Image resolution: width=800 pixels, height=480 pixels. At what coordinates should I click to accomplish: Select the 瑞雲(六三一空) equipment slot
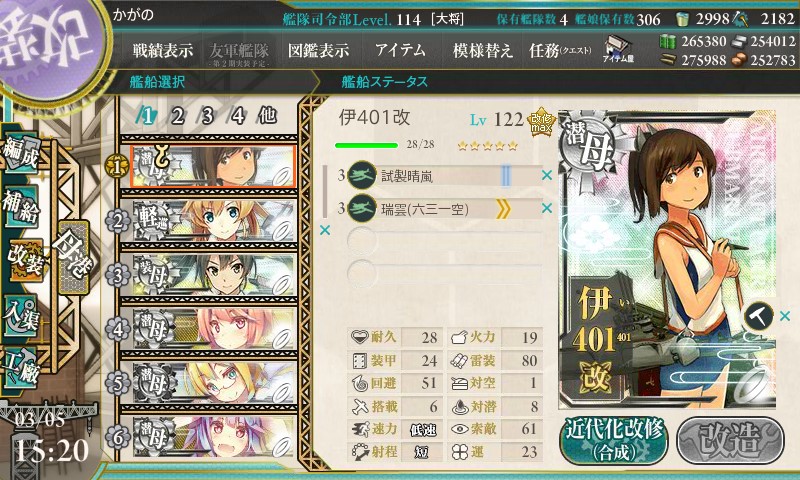[440, 208]
